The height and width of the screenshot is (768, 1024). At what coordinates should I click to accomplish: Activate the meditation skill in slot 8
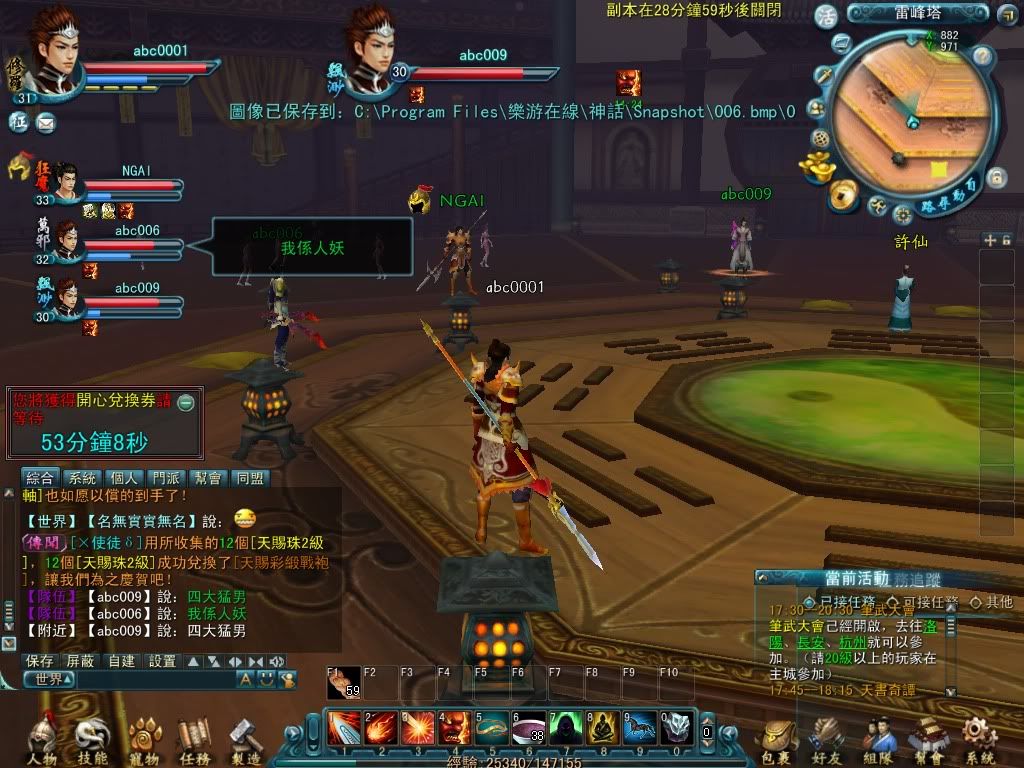coord(603,728)
